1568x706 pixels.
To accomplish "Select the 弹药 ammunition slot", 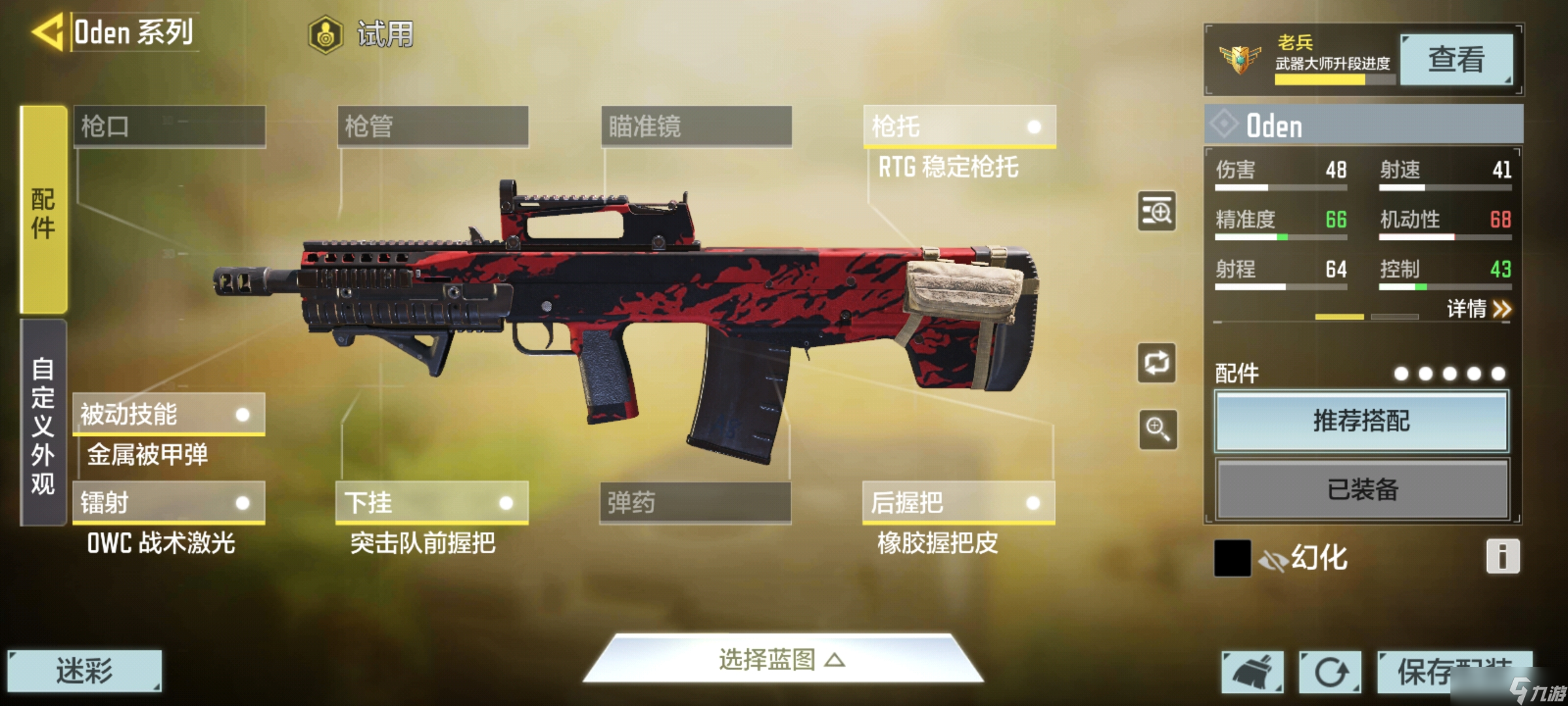I will (695, 503).
